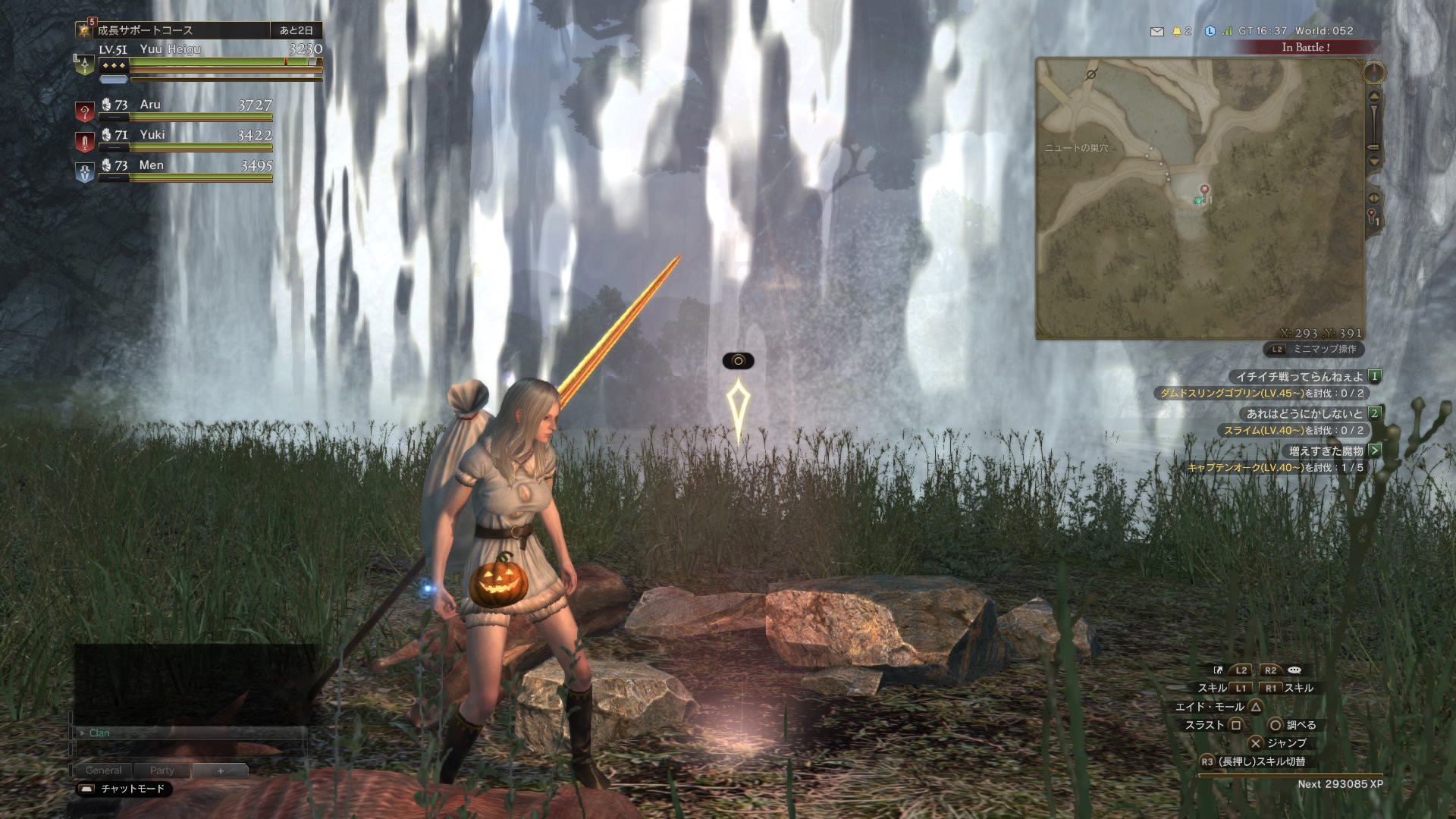Click the compass icon on the minimap
Image resolution: width=1456 pixels, height=819 pixels.
pos(1374,73)
